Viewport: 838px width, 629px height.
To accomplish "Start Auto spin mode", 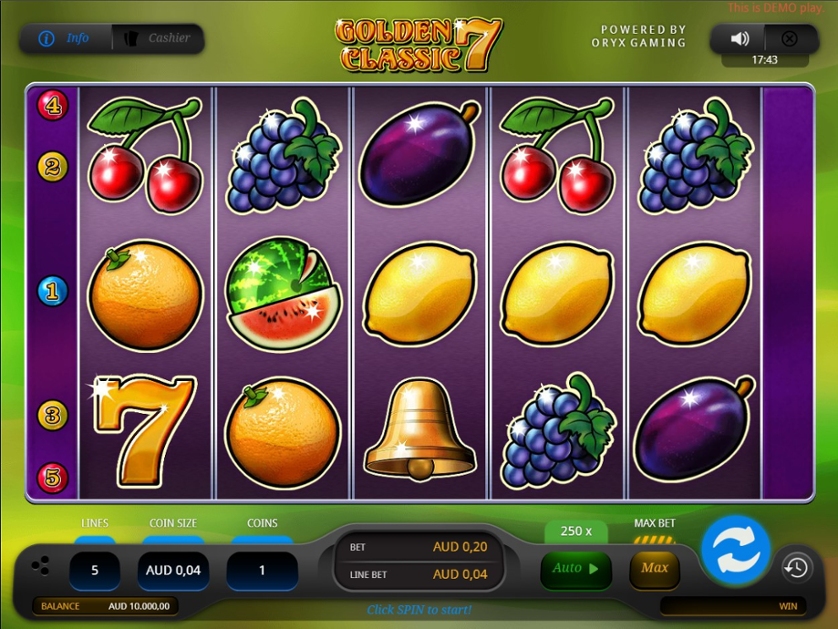I will [x=575, y=568].
